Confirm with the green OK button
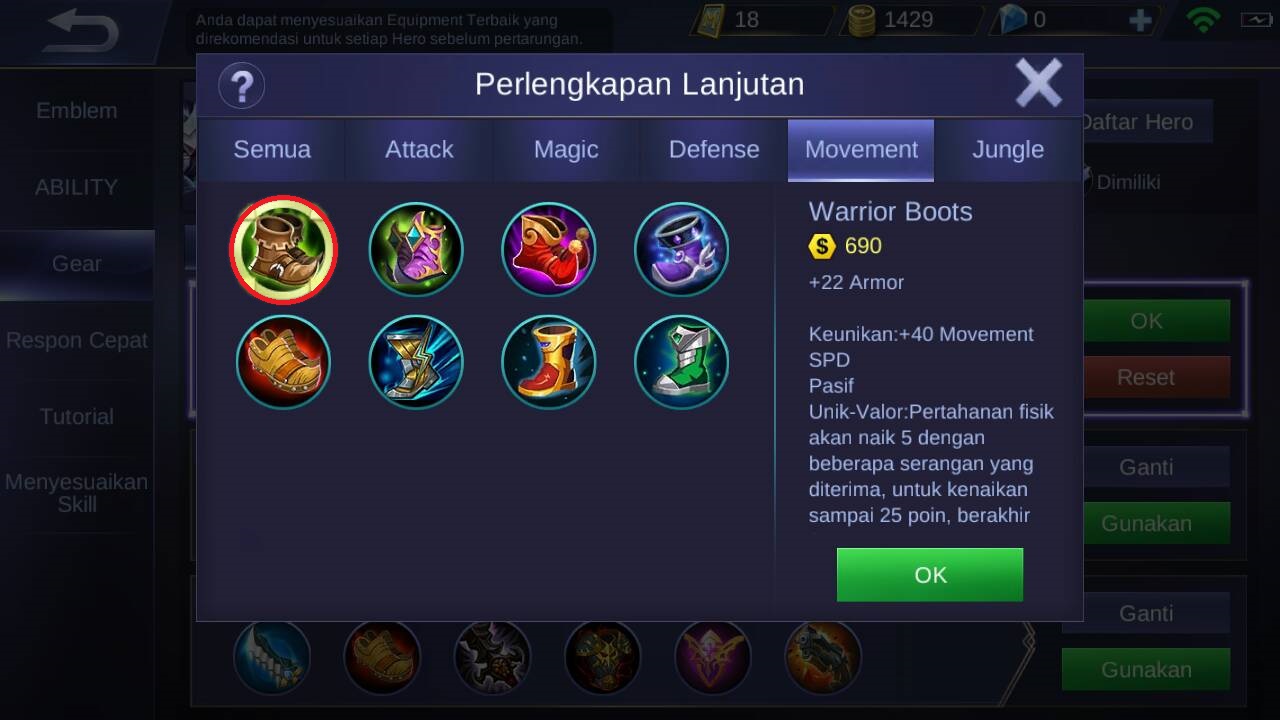 [929, 575]
